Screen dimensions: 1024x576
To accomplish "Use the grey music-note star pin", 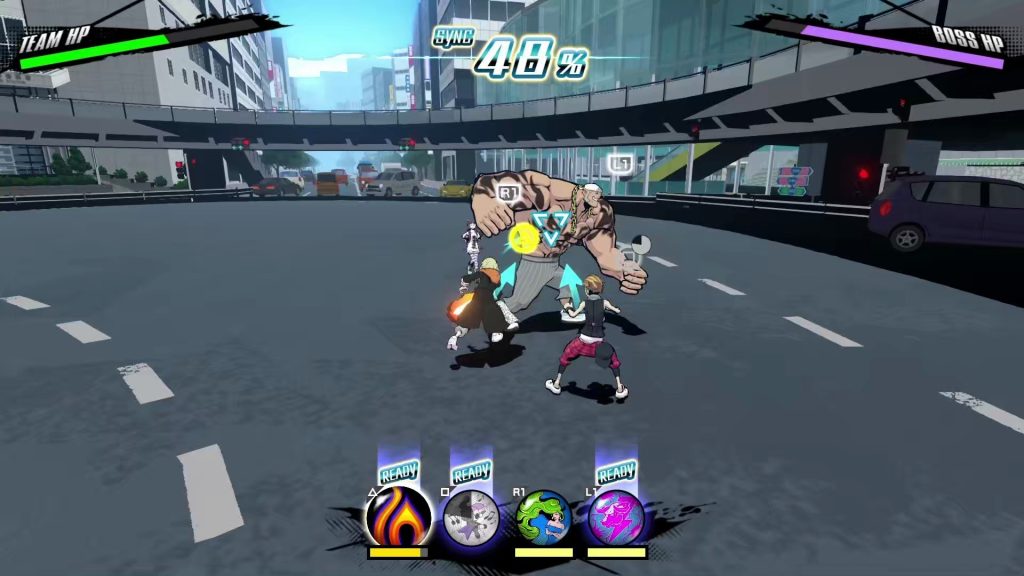I will (471, 517).
